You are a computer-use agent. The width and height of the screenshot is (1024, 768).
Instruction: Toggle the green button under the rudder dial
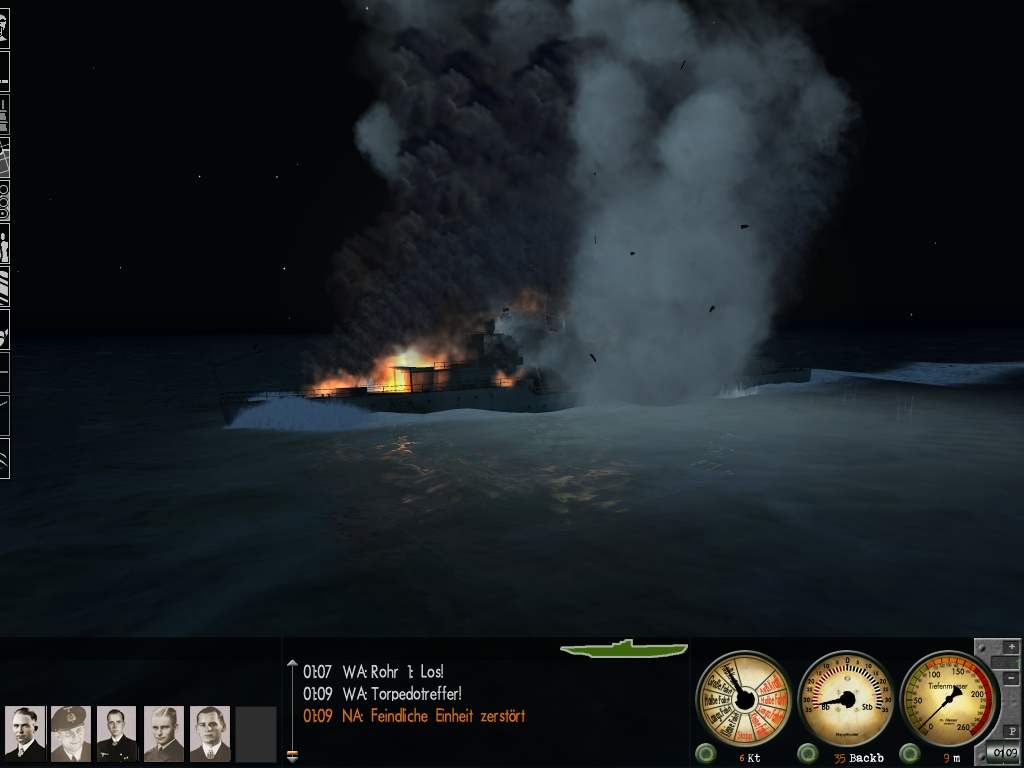pyautogui.click(x=807, y=753)
